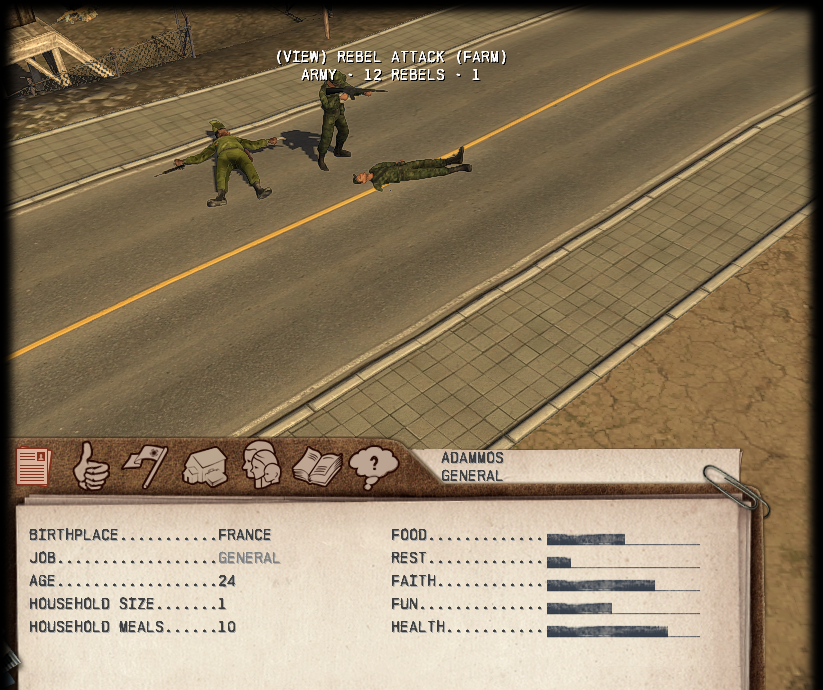Click the General job link
823x690 pixels.
coord(249,558)
